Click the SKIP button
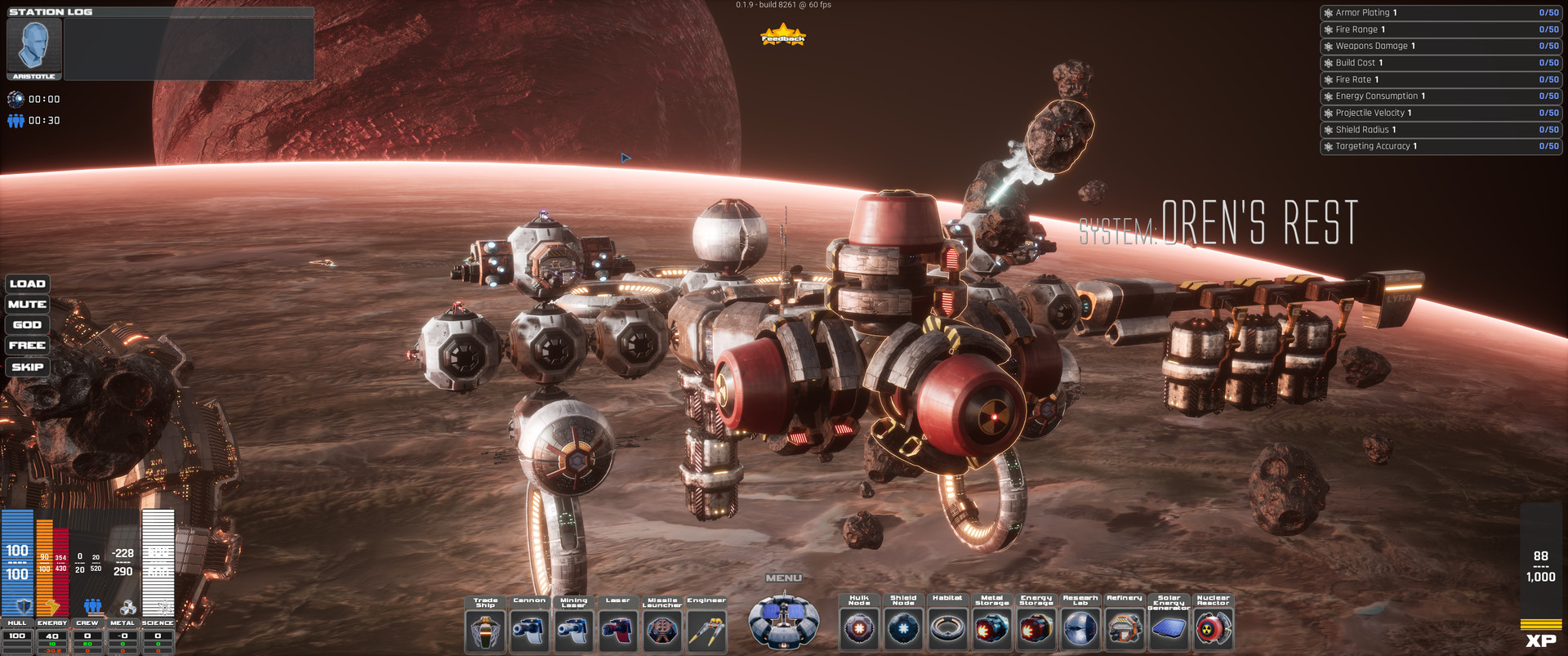The image size is (1568, 656). pos(27,366)
